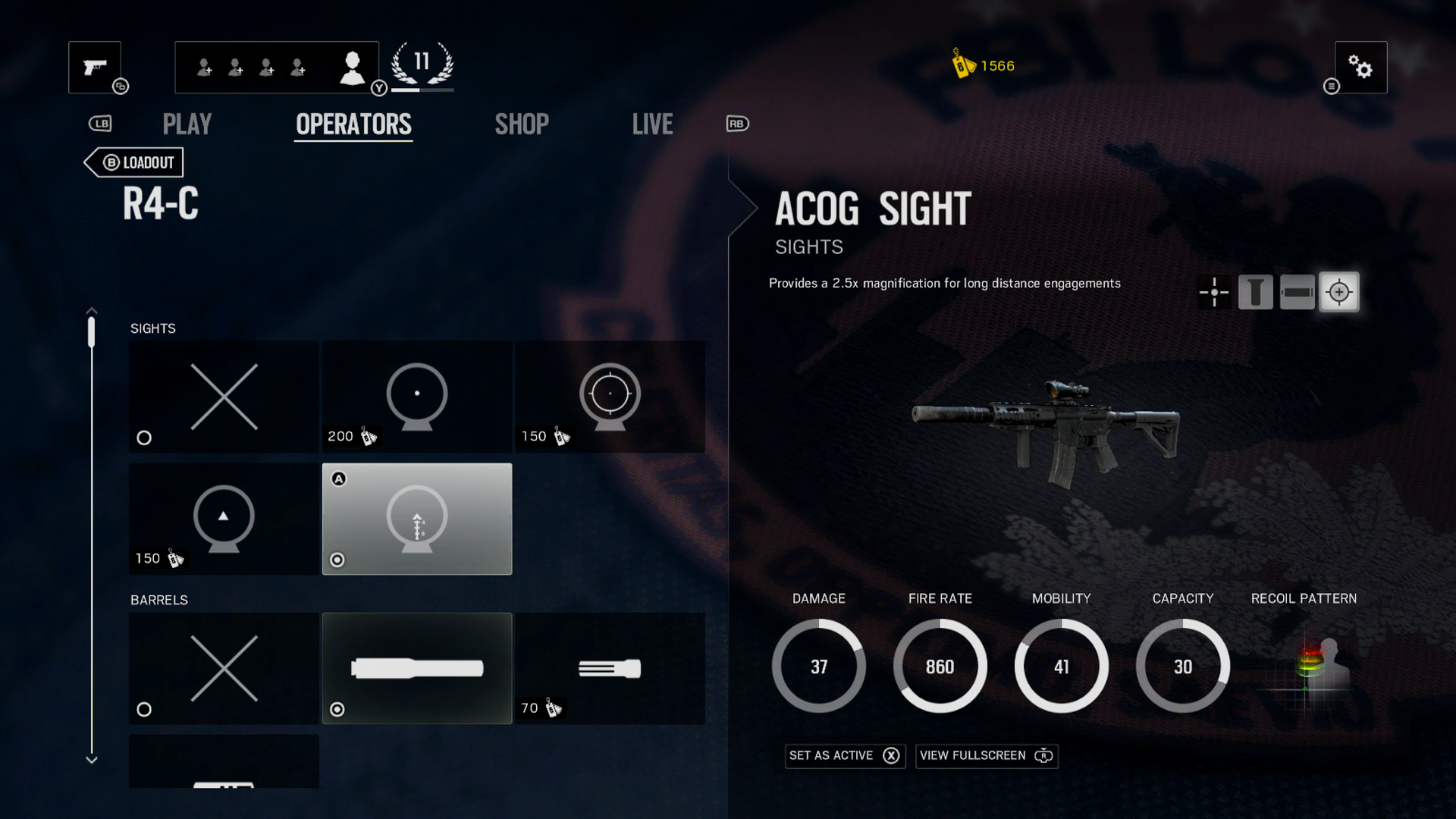Click the scrollbar down arrow of attachment list
Viewport: 1456px width, 819px height.
pyautogui.click(x=92, y=759)
